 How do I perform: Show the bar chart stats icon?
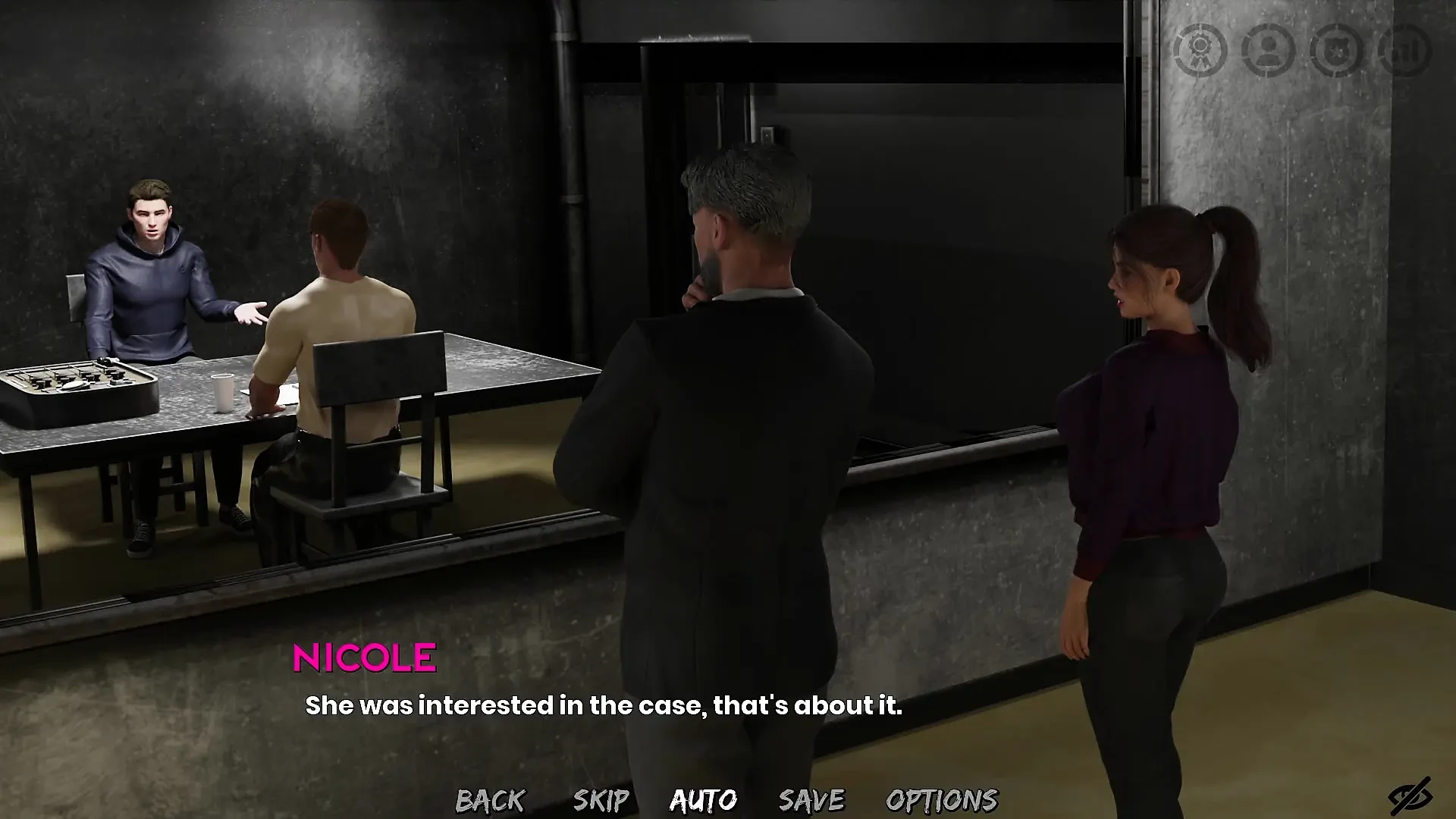pos(1404,50)
